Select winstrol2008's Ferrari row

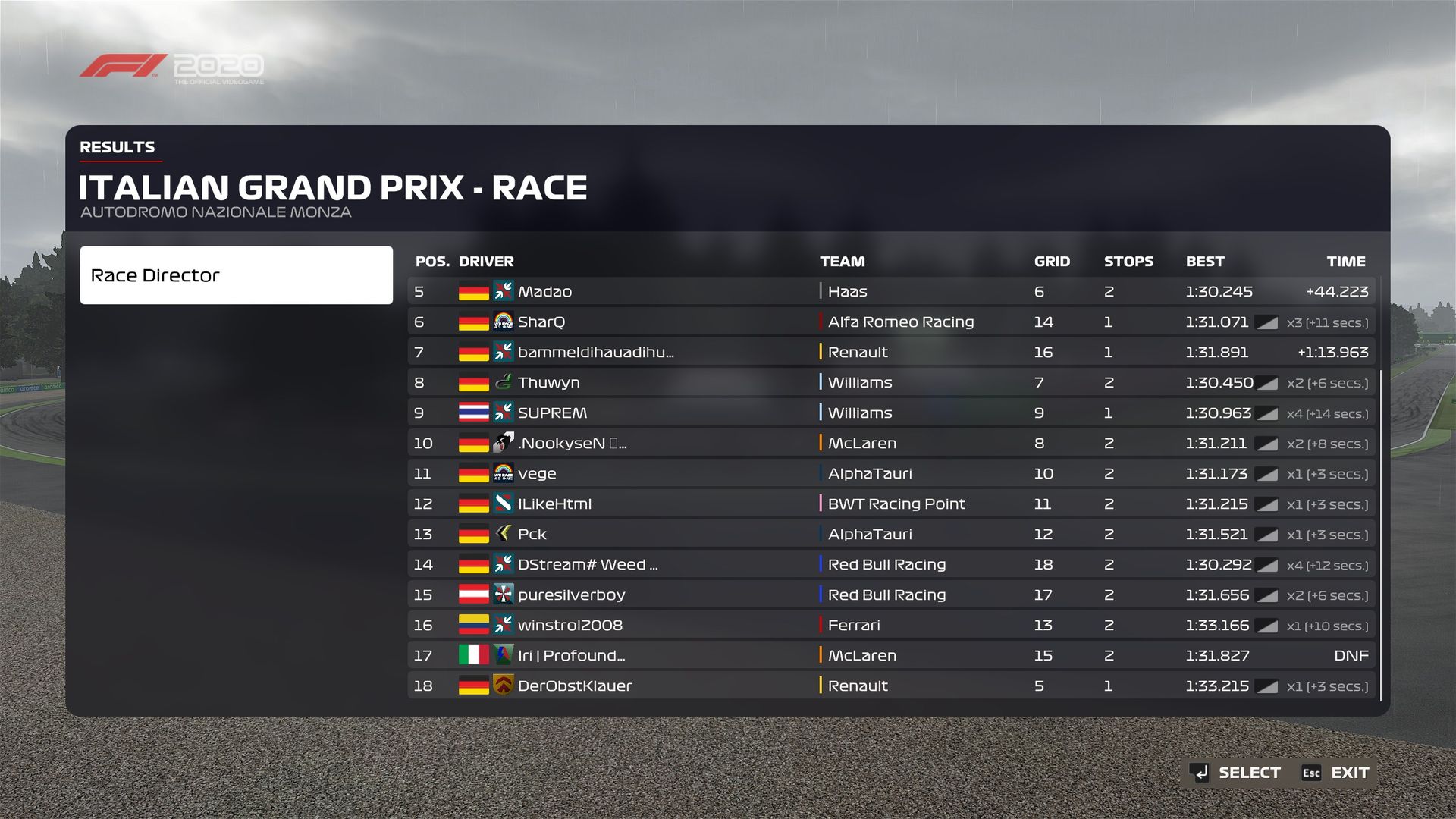[x=891, y=625]
